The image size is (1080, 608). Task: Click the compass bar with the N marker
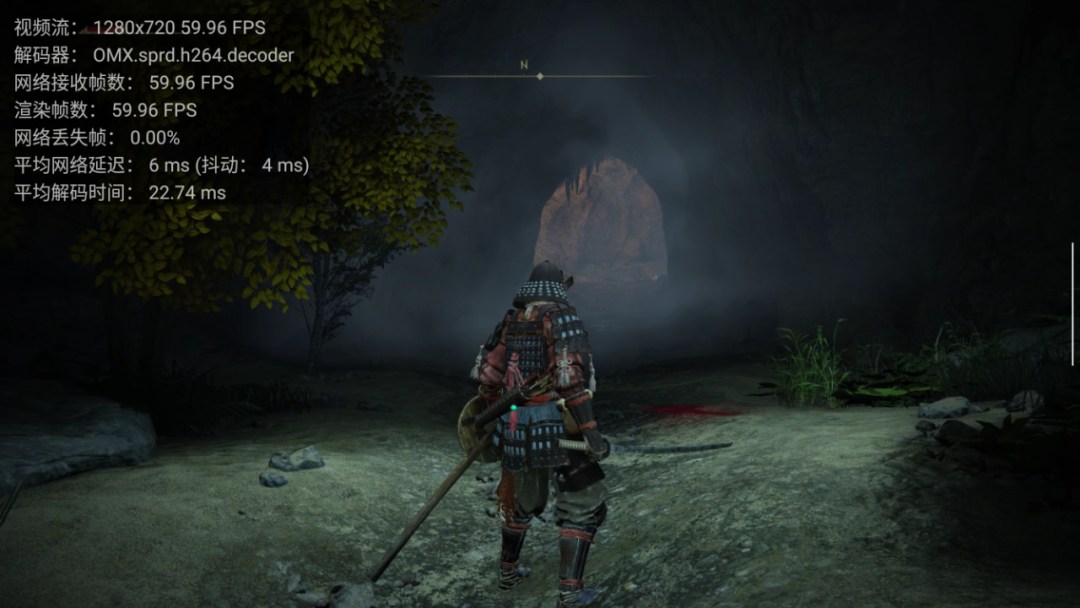(539, 75)
